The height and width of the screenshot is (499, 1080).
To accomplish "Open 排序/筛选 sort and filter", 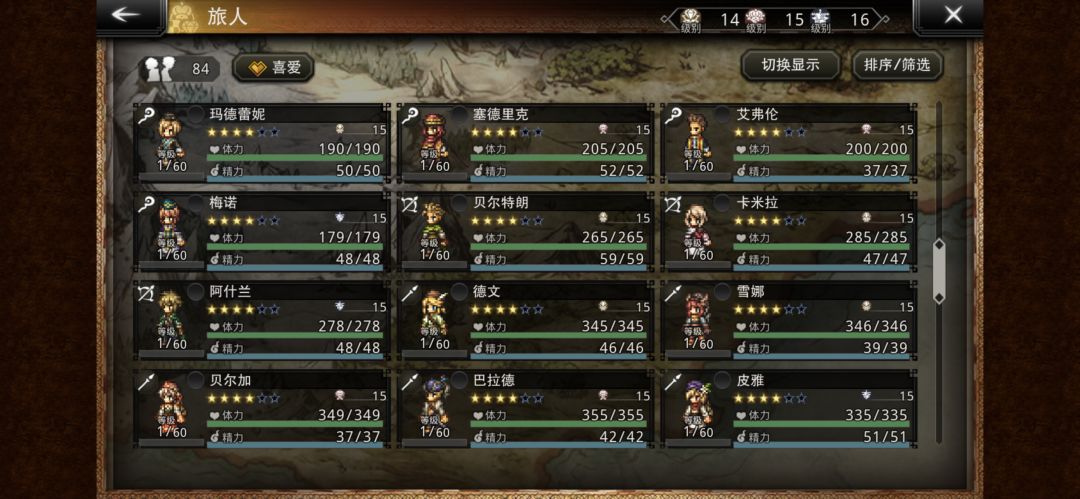I will pyautogui.click(x=897, y=65).
